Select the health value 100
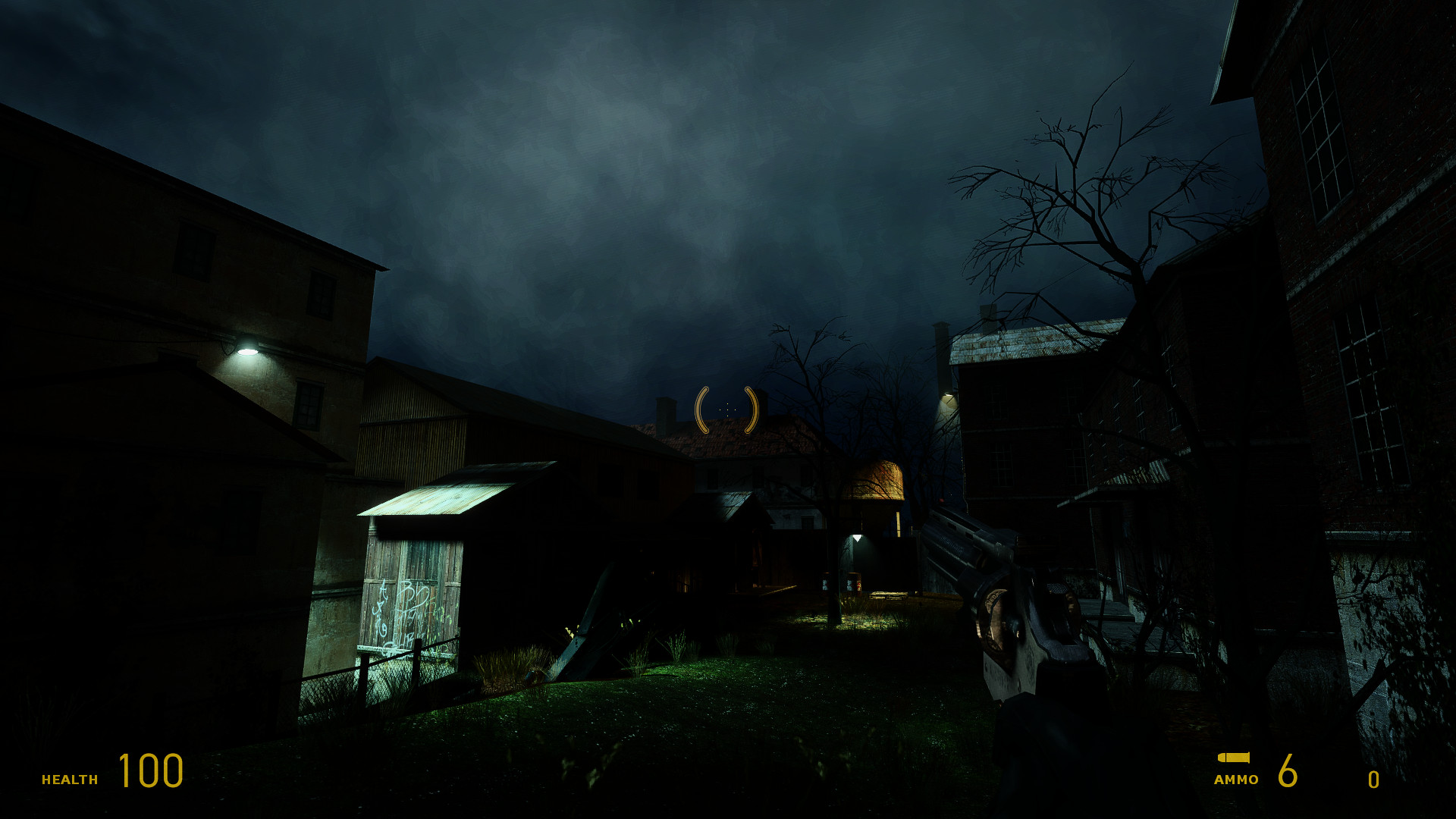Screen dimensions: 1456x819 (149, 772)
